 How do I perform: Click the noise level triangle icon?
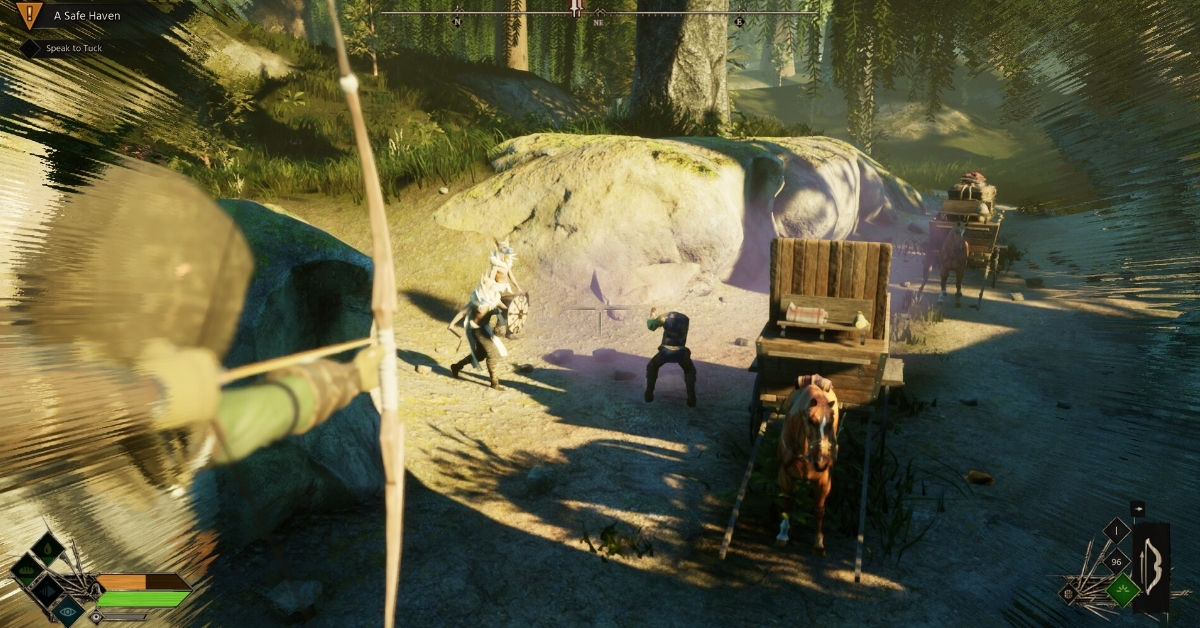tap(48, 590)
